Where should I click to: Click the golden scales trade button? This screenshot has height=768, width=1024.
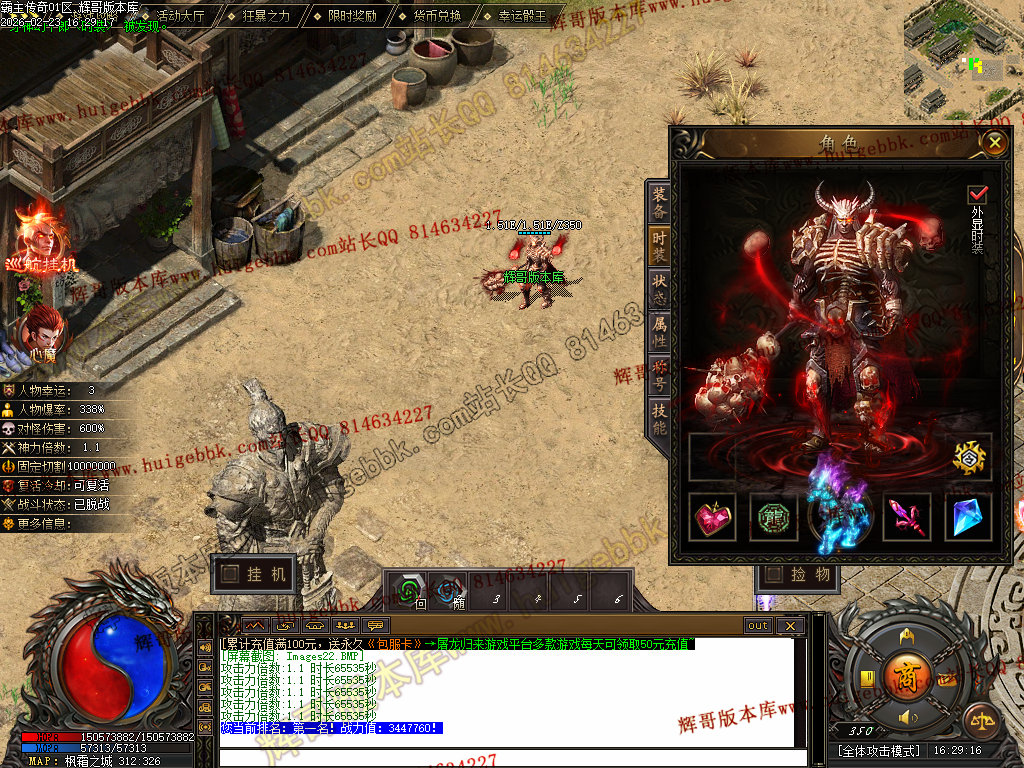980,720
